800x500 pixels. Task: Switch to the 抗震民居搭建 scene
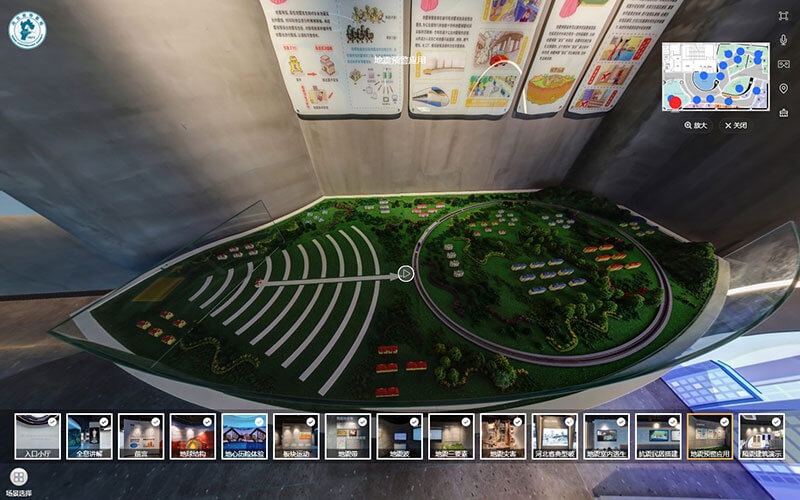pyautogui.click(x=658, y=436)
